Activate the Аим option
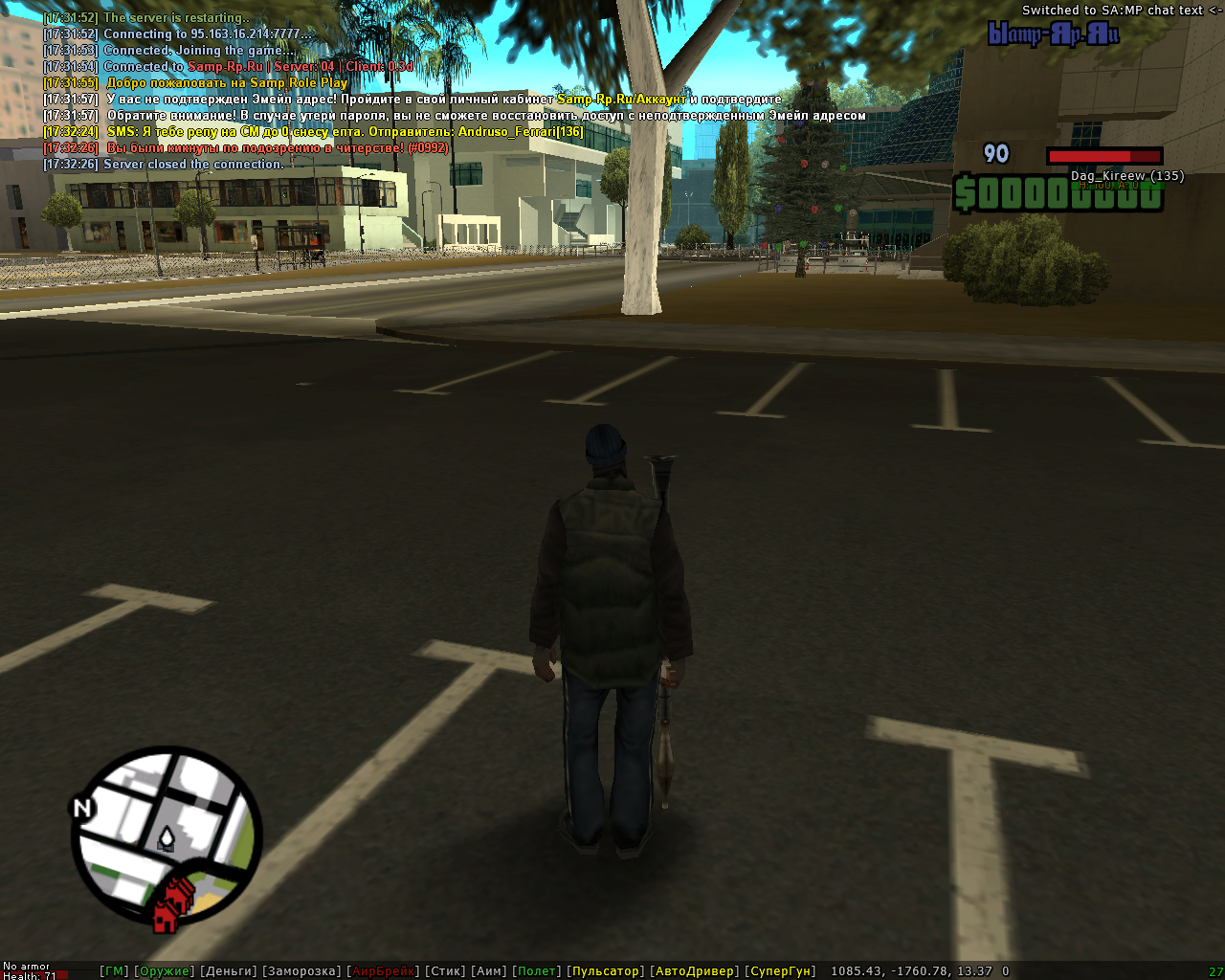Screen dimensions: 1225x980 click(x=489, y=971)
